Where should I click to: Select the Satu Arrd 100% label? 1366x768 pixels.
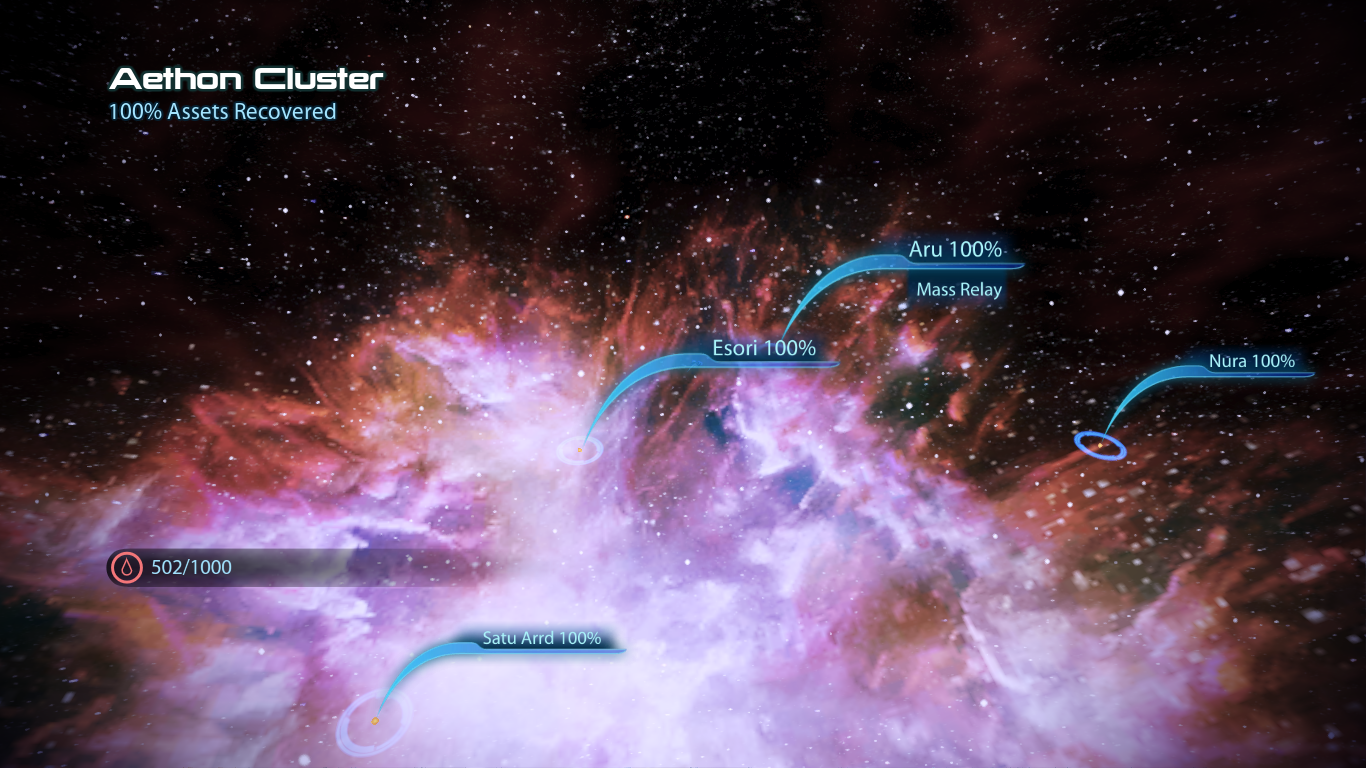541,637
